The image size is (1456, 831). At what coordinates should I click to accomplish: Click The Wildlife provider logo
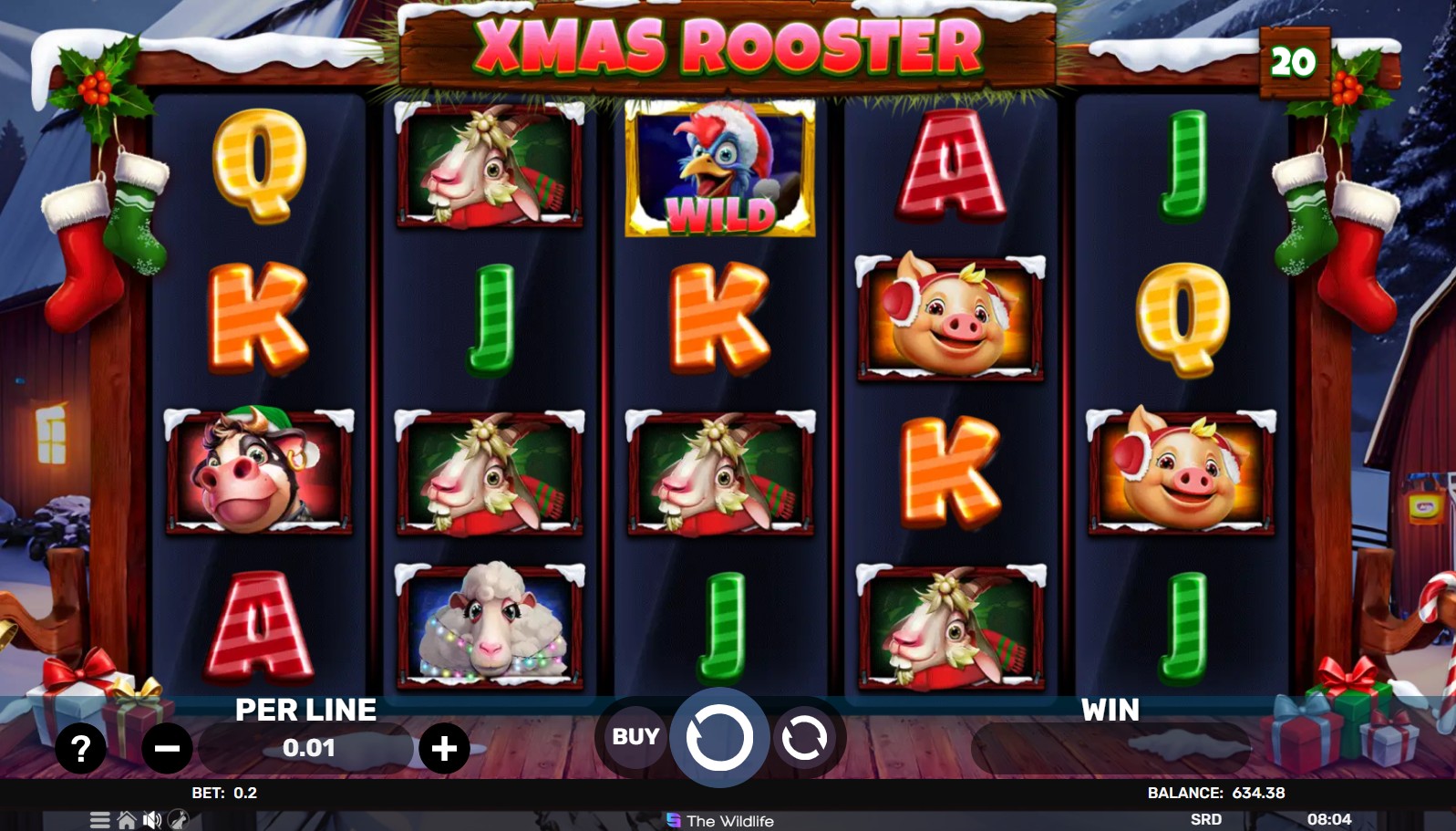point(720,821)
